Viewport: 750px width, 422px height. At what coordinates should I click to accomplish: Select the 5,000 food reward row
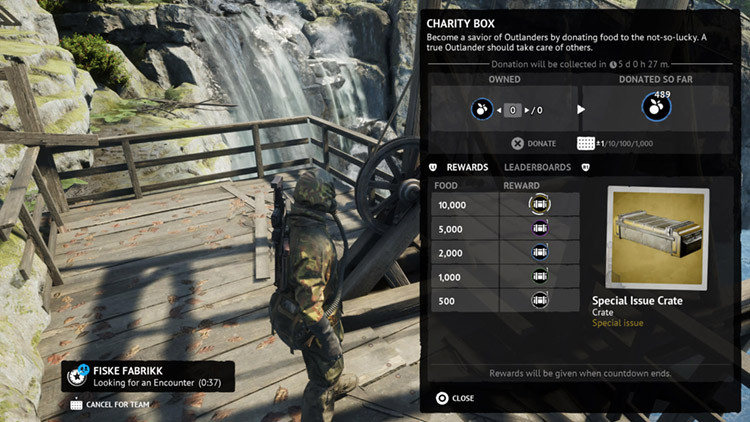click(x=505, y=228)
